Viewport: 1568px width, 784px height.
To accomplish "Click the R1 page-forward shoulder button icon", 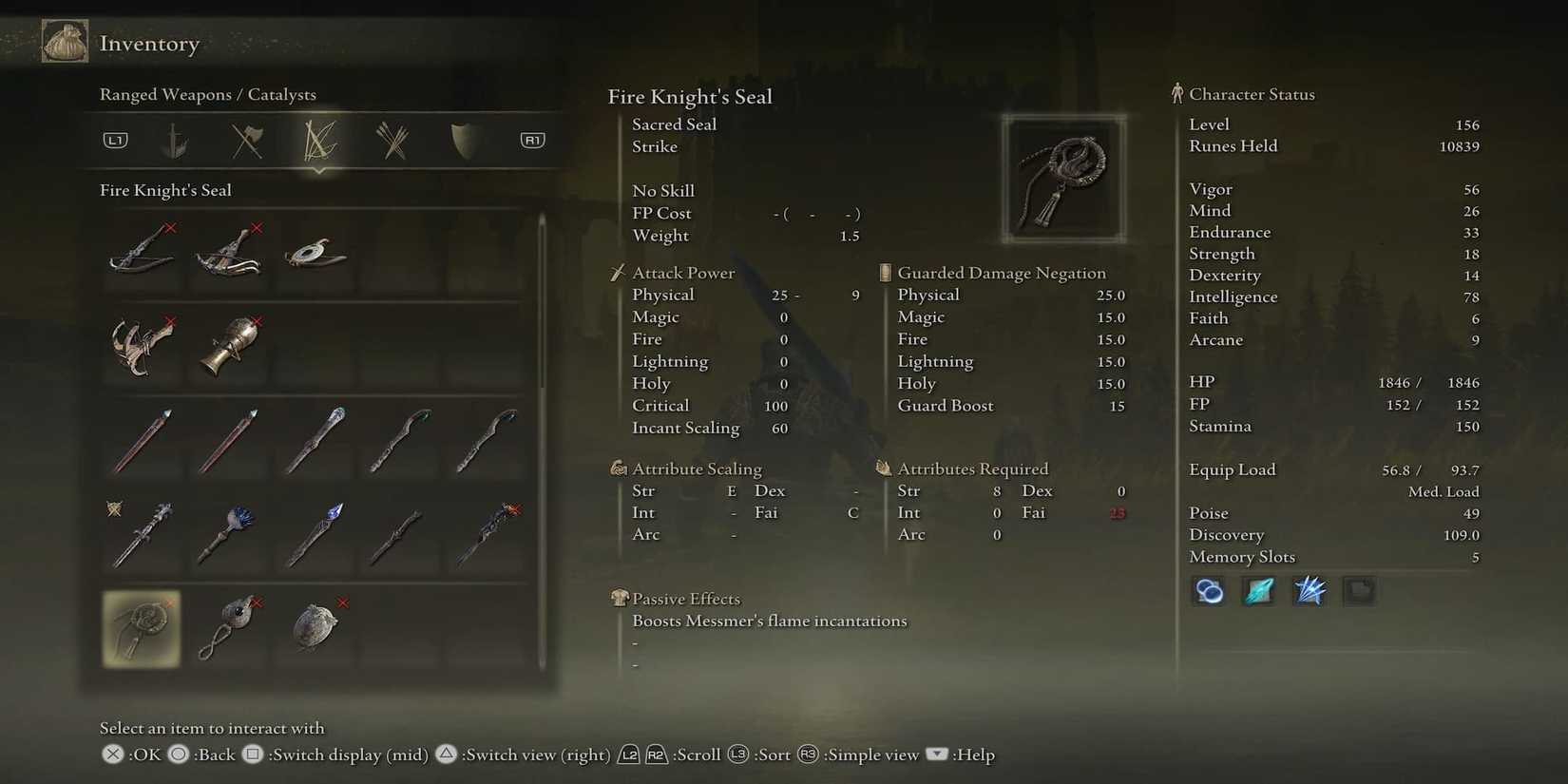I will tap(532, 140).
